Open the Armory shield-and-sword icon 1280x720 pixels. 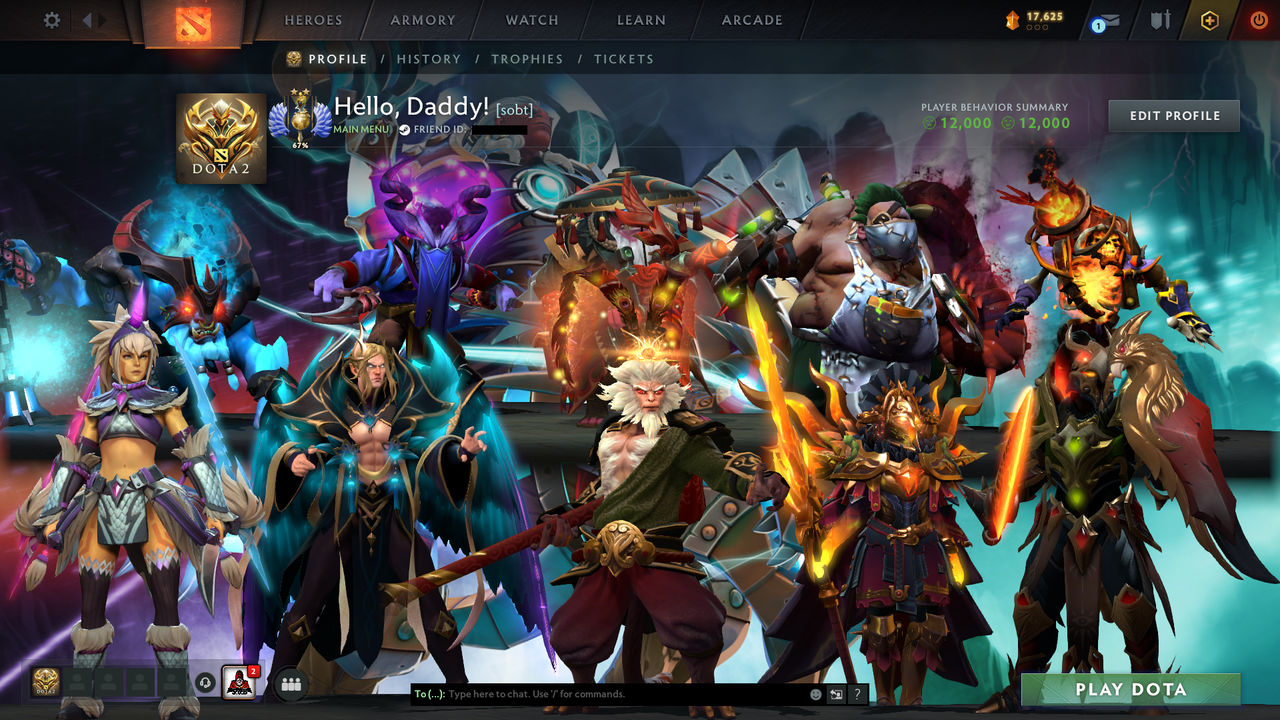[x=1161, y=18]
